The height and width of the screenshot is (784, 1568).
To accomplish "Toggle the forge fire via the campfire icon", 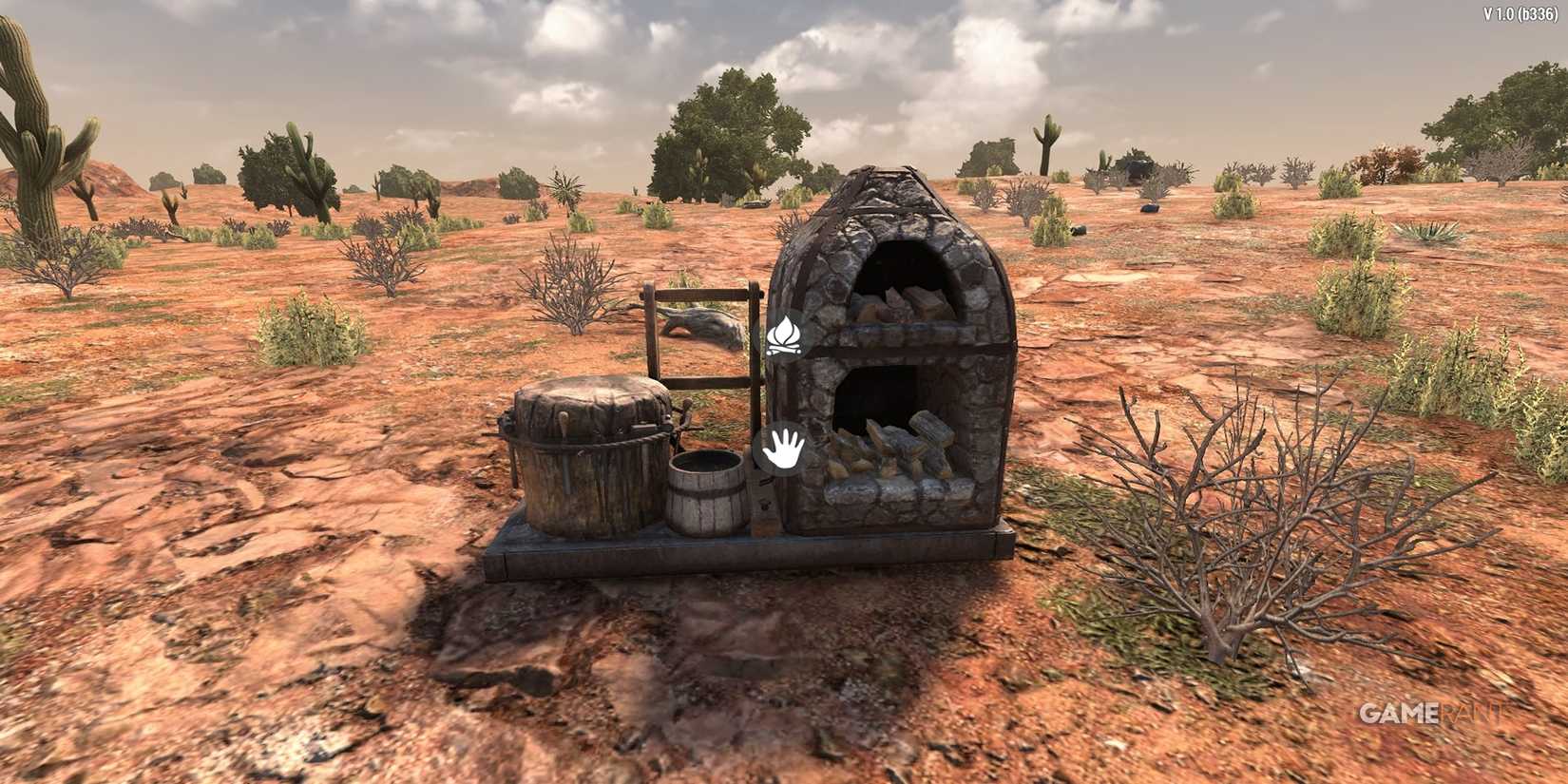I will [x=785, y=335].
